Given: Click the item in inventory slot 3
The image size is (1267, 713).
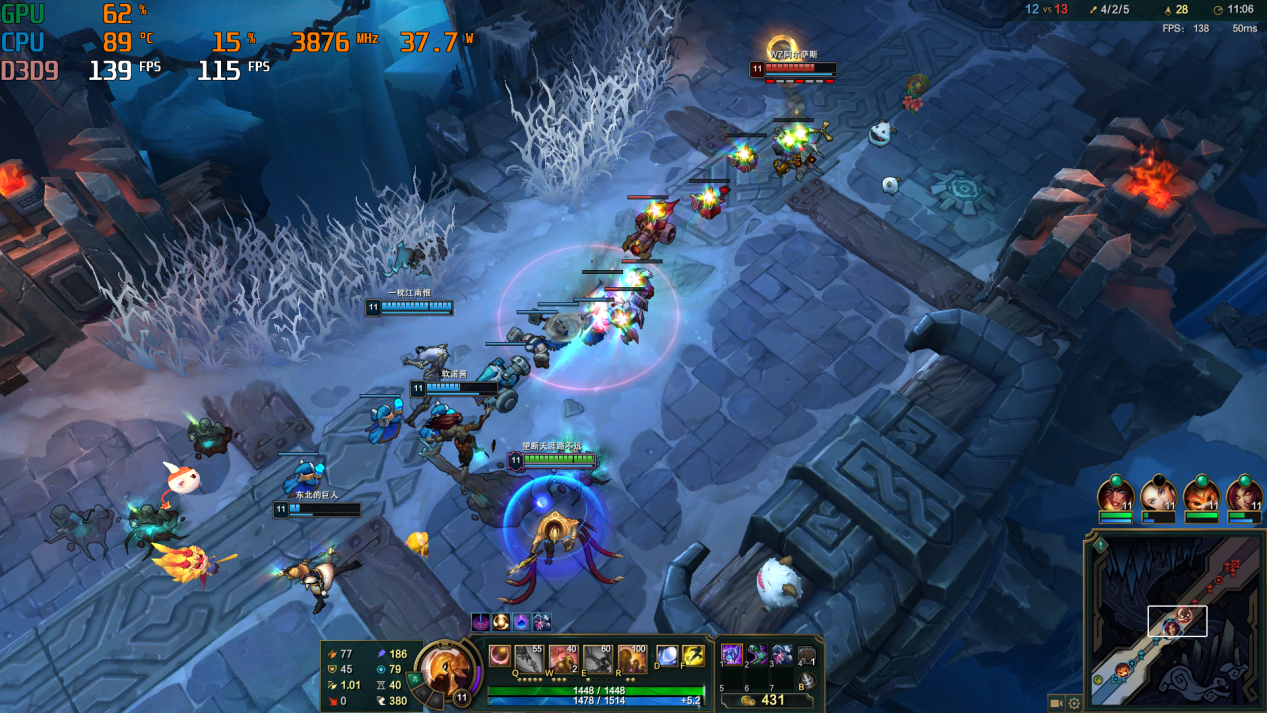Looking at the screenshot, I should coord(782,655).
